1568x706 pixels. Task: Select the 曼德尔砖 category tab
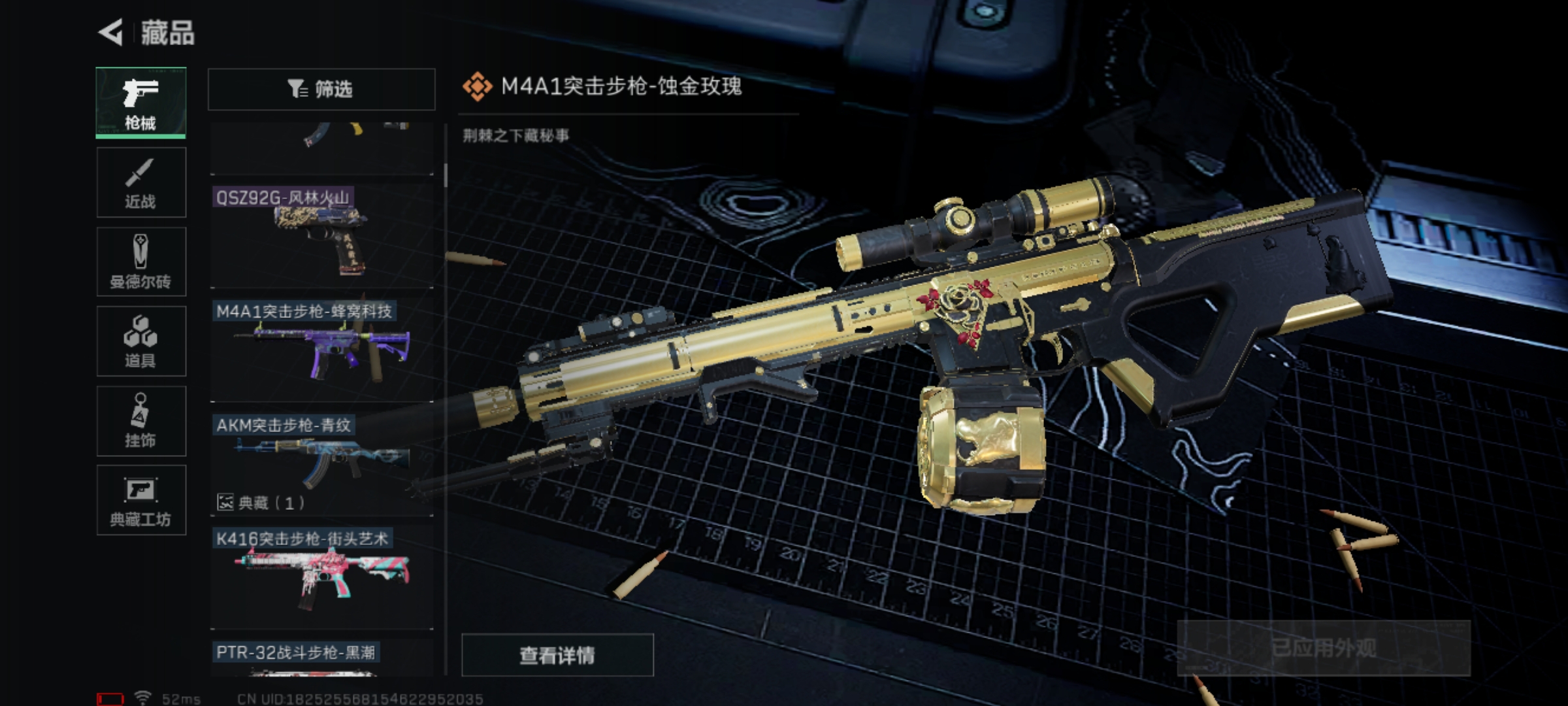click(x=141, y=262)
